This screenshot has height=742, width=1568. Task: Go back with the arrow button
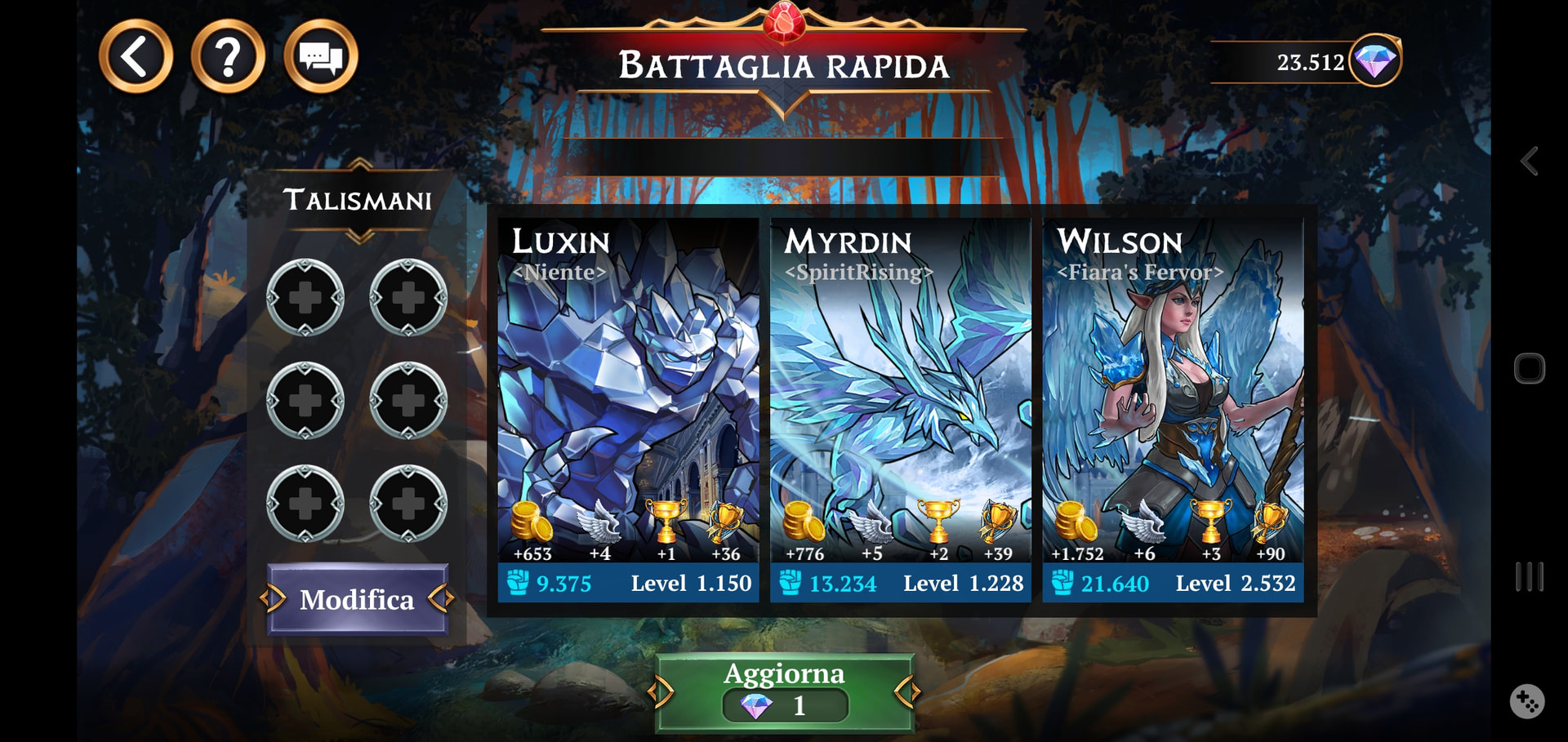(x=136, y=56)
